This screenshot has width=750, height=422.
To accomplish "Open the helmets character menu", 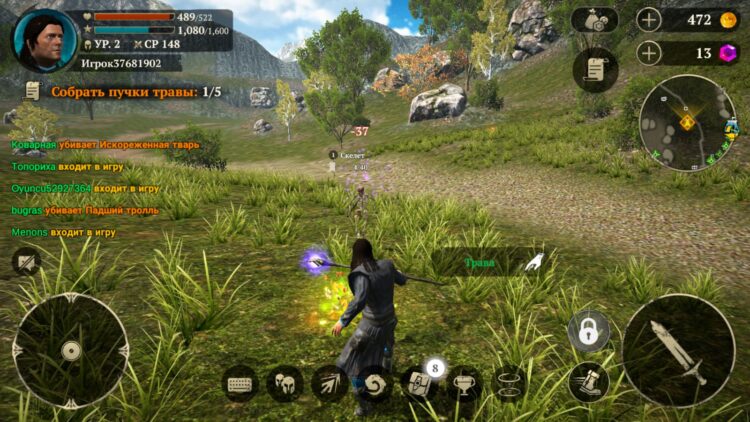I will pos(285,384).
